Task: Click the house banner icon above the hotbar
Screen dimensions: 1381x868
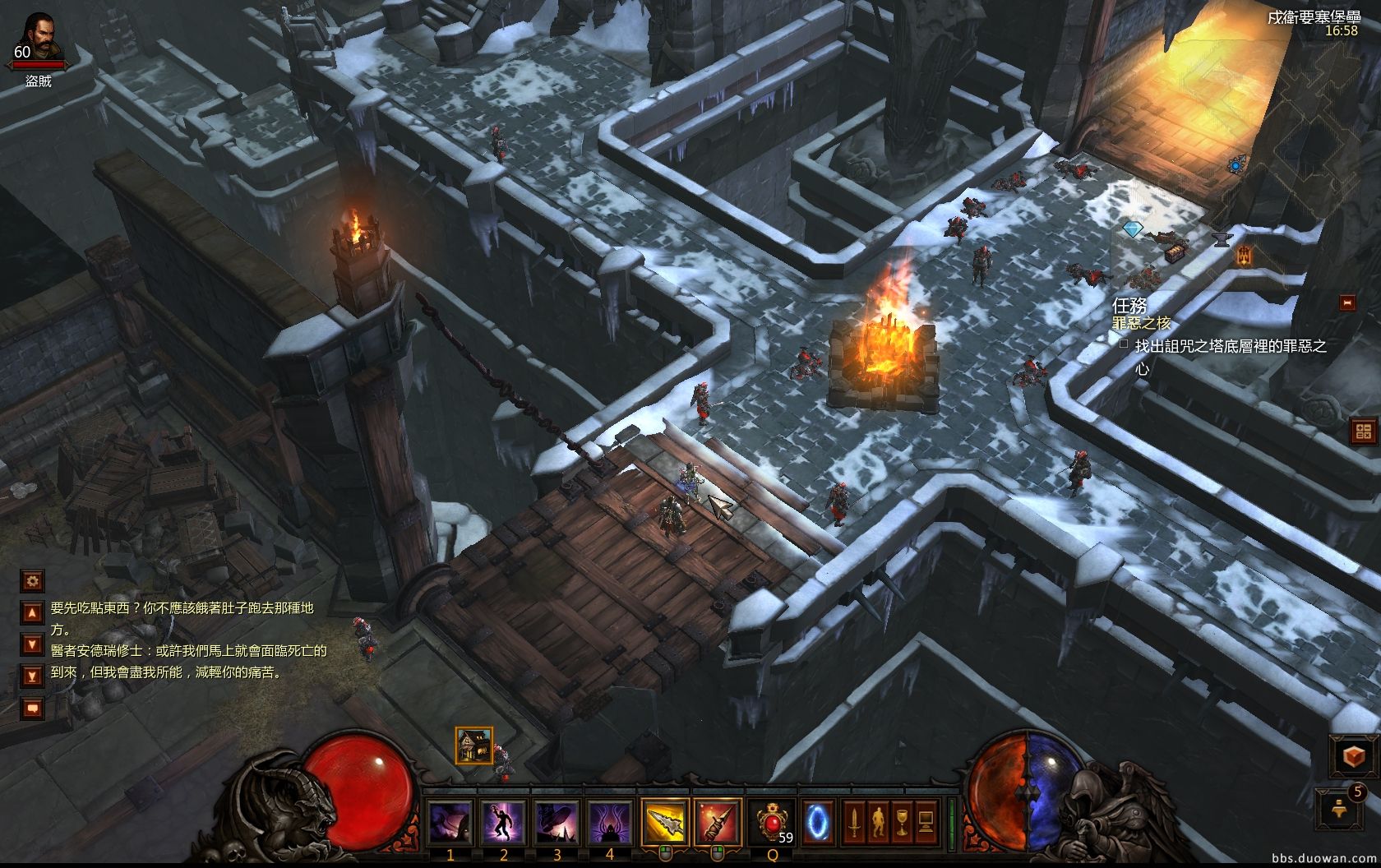Action: (x=474, y=745)
